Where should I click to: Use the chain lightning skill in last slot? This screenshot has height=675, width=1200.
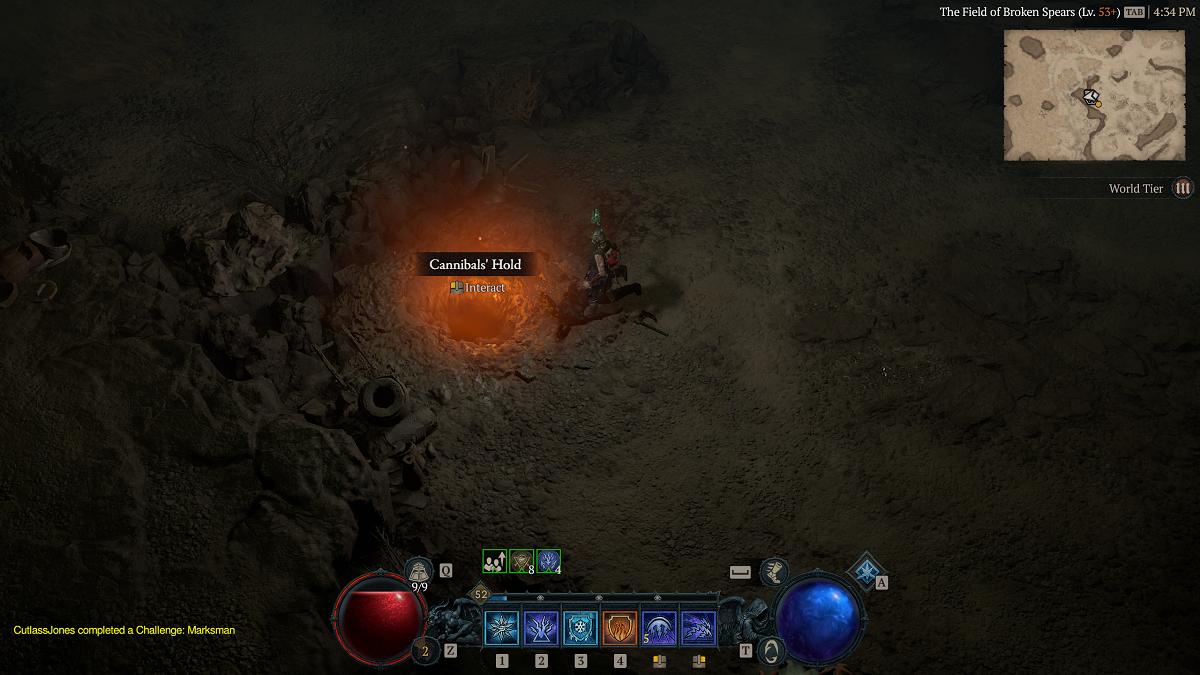[698, 629]
